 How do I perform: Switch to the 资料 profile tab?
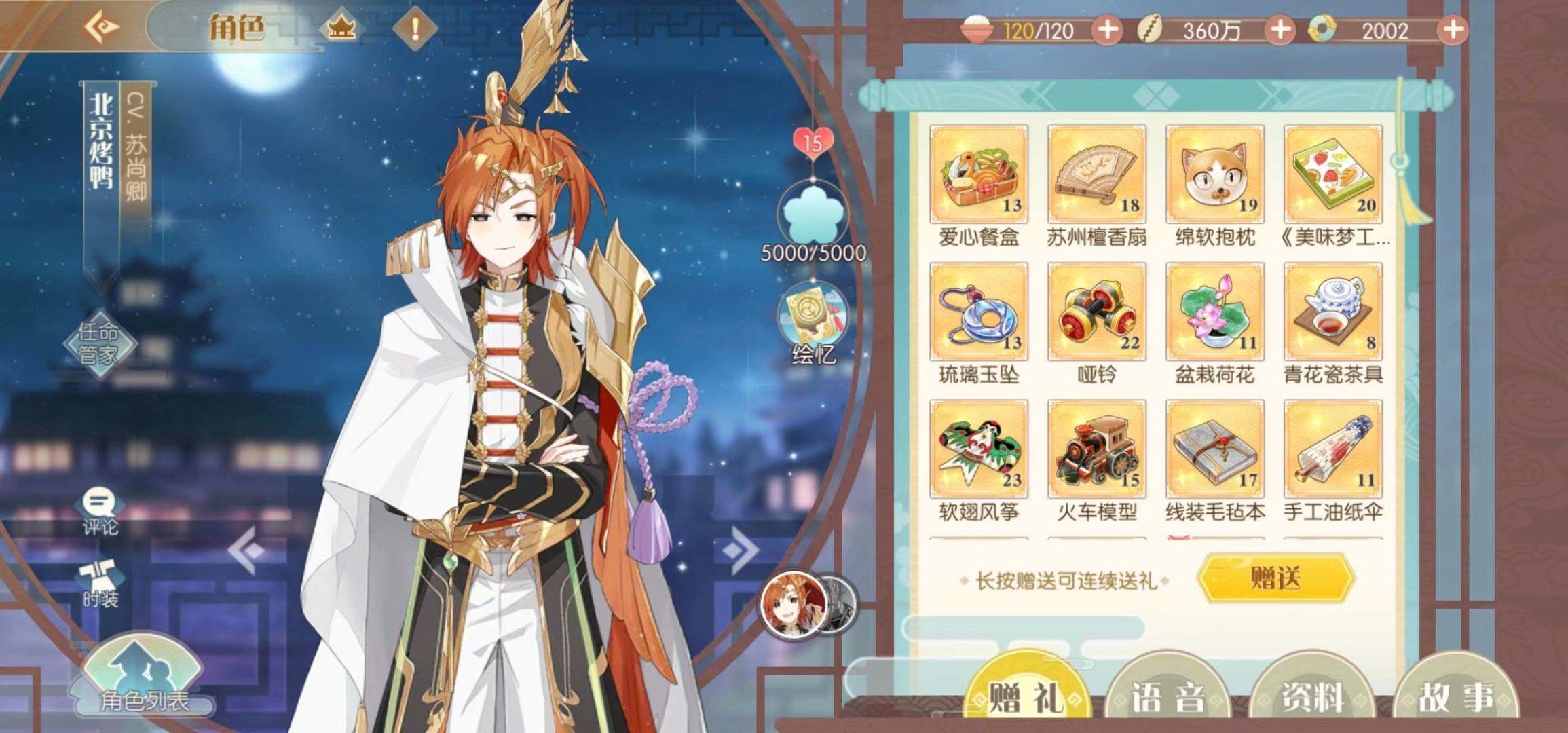click(1311, 696)
